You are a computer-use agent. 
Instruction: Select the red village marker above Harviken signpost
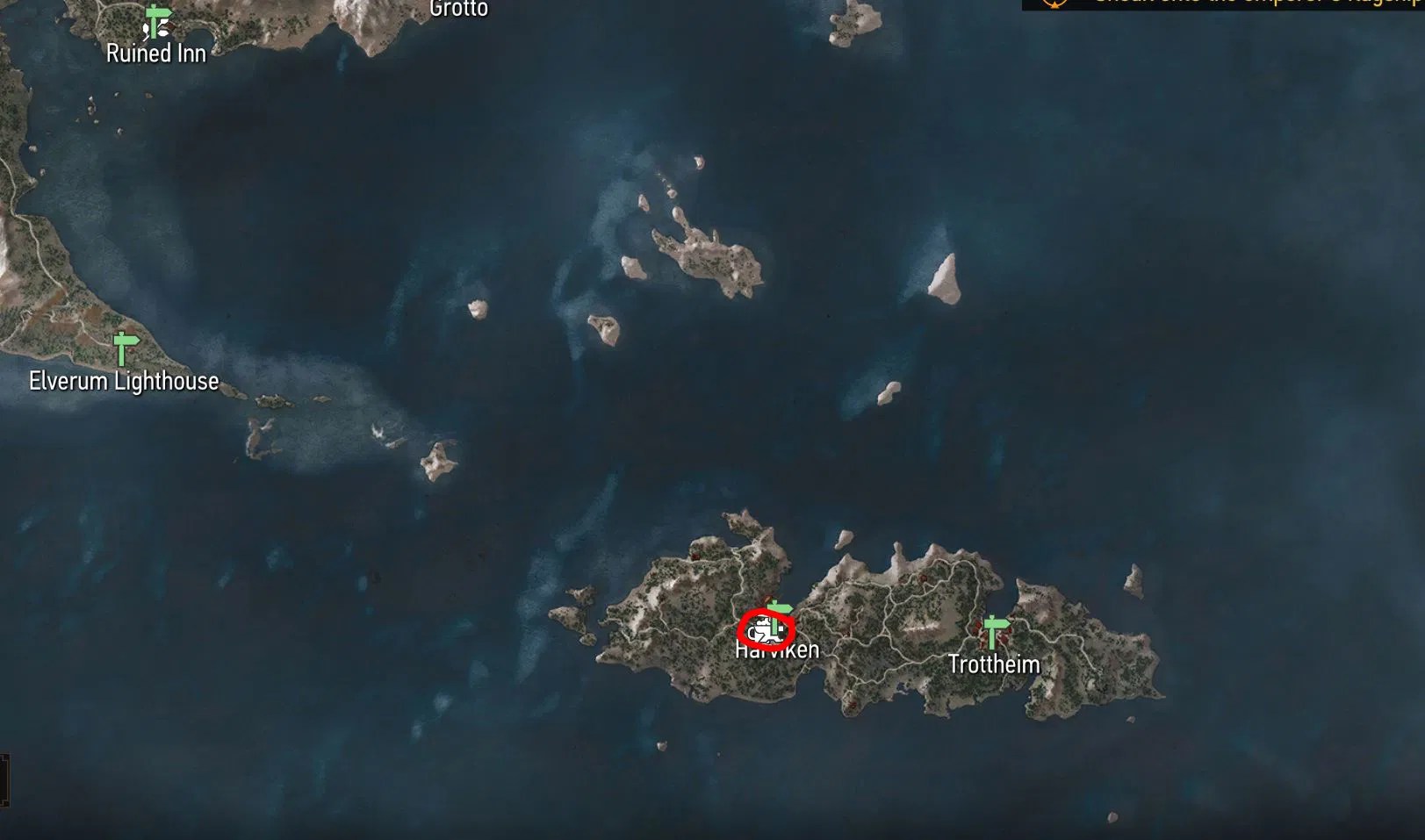pos(766,599)
